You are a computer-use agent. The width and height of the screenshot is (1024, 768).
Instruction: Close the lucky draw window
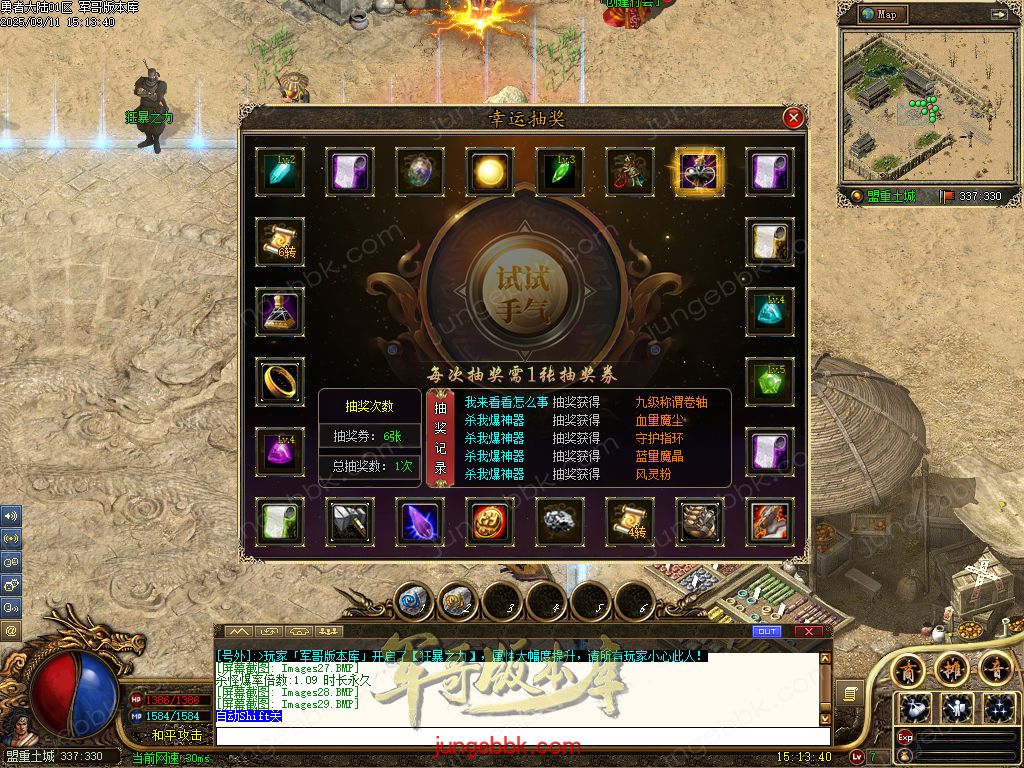(794, 118)
